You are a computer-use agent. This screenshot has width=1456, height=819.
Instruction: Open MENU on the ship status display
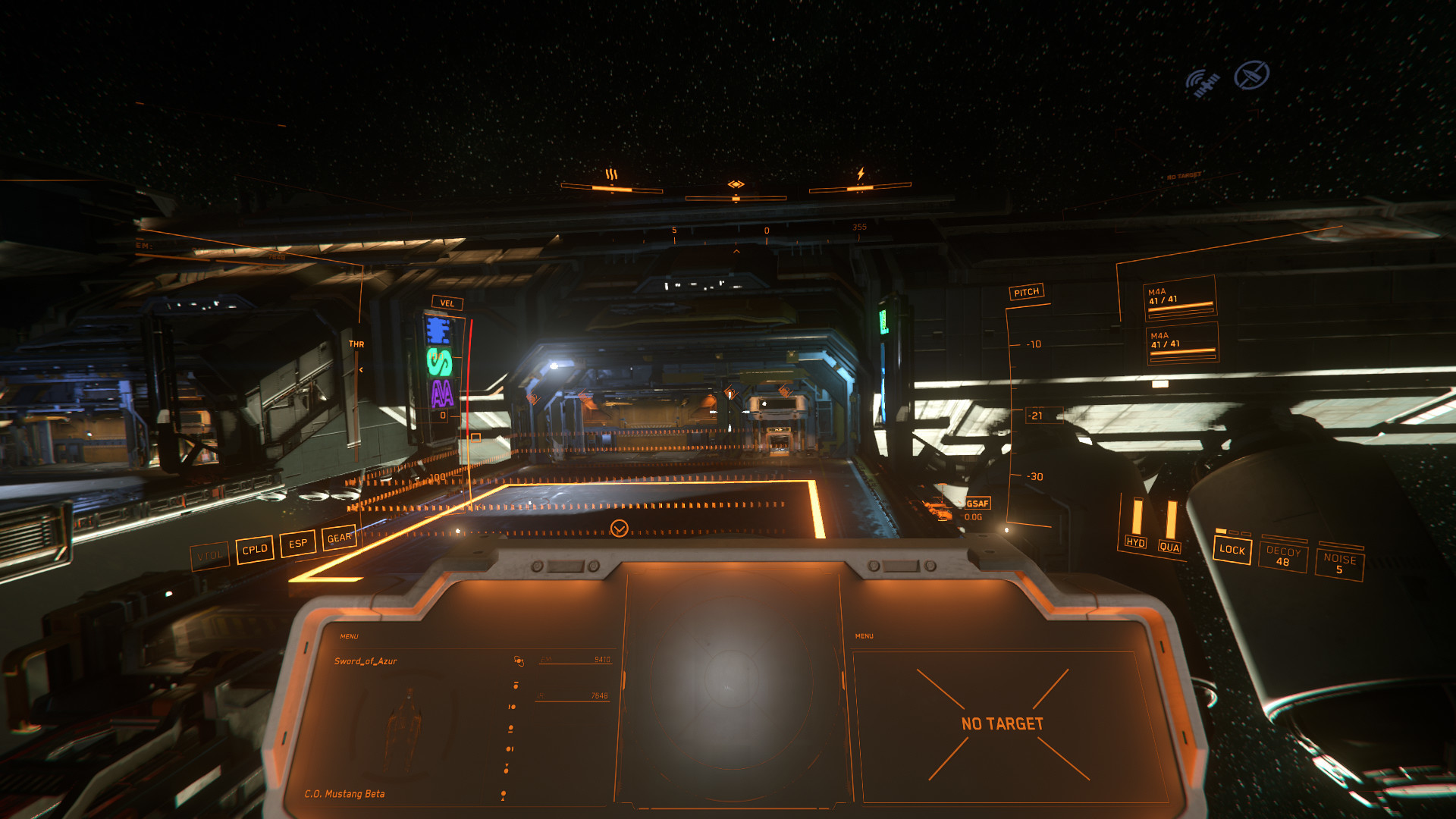click(x=349, y=636)
